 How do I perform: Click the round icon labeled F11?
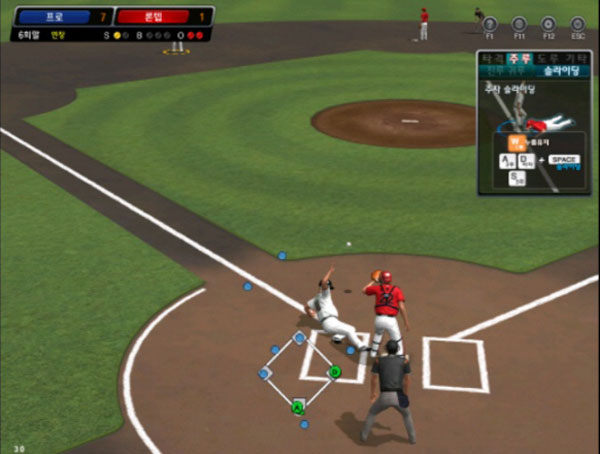pyautogui.click(x=519, y=24)
